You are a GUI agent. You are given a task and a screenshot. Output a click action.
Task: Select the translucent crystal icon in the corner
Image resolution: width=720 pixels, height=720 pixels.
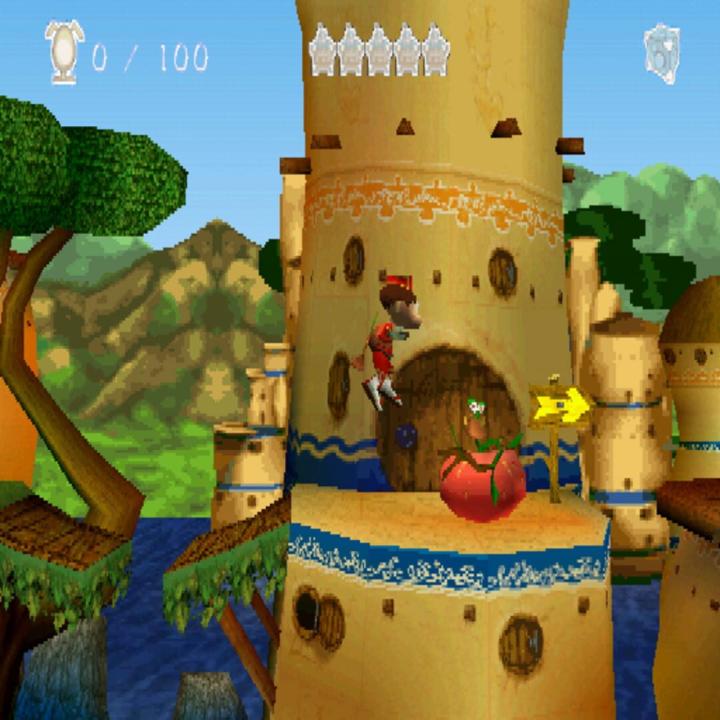point(661,53)
